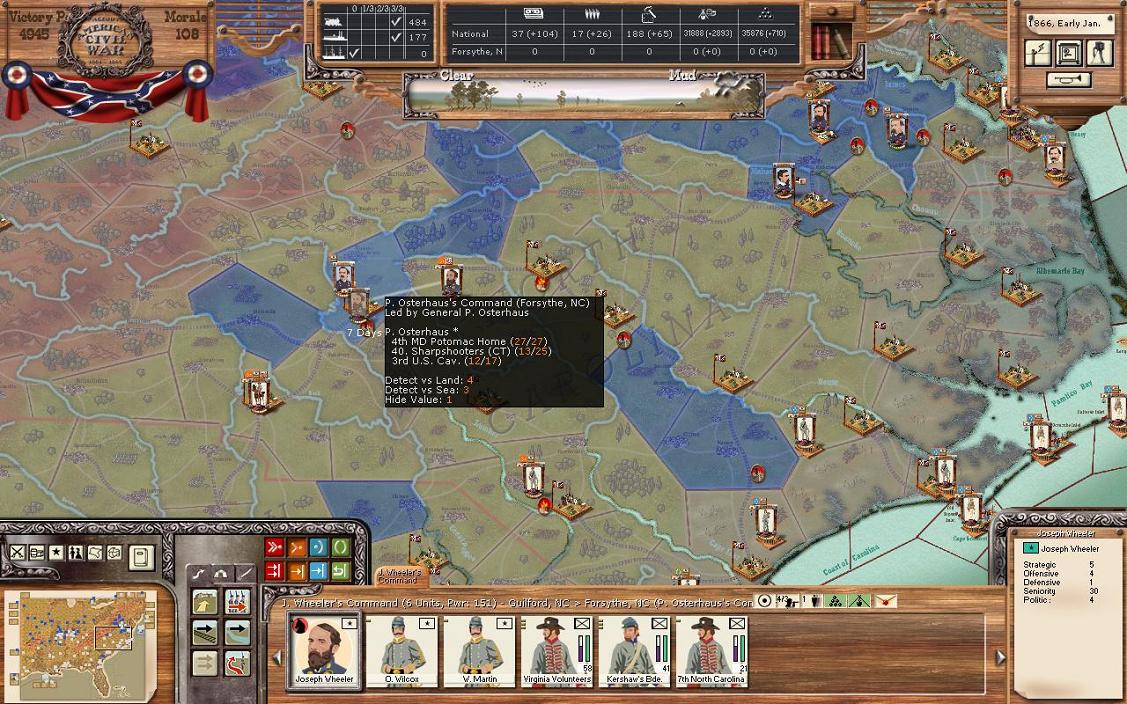
Task: Click the trumpet end-turn button
Action: [x=1069, y=80]
